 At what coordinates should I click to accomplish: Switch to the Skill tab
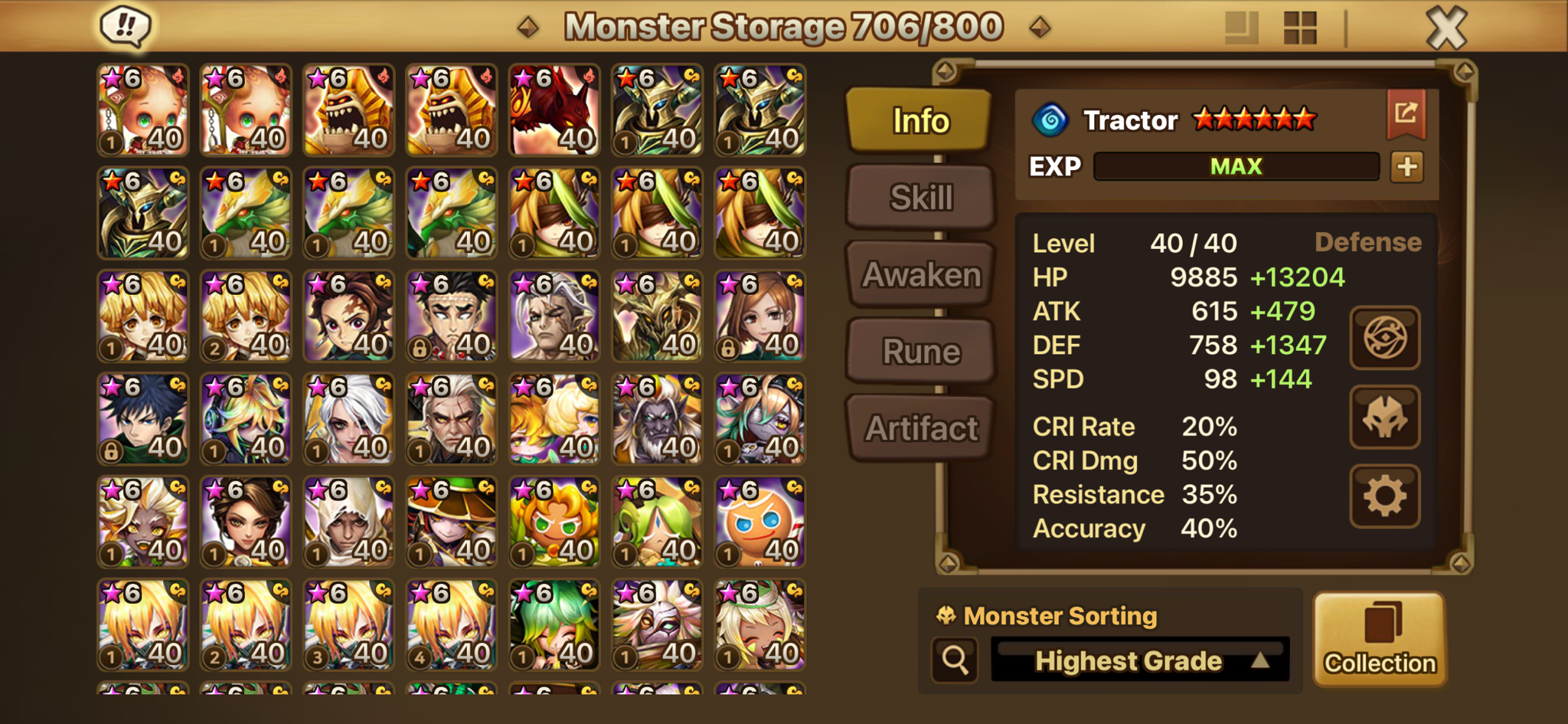pyautogui.click(x=921, y=198)
